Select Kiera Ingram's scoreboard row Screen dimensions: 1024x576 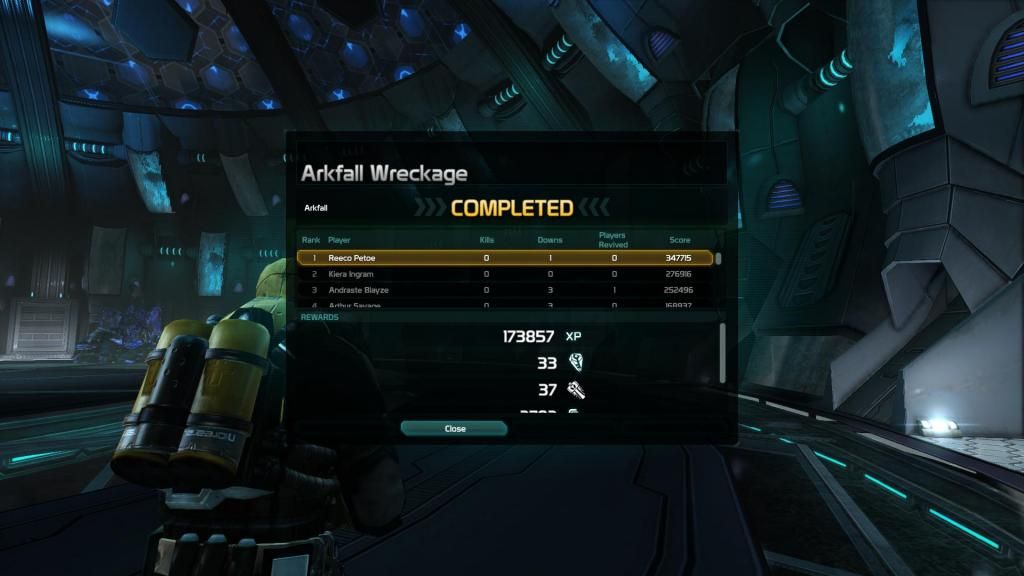point(505,274)
